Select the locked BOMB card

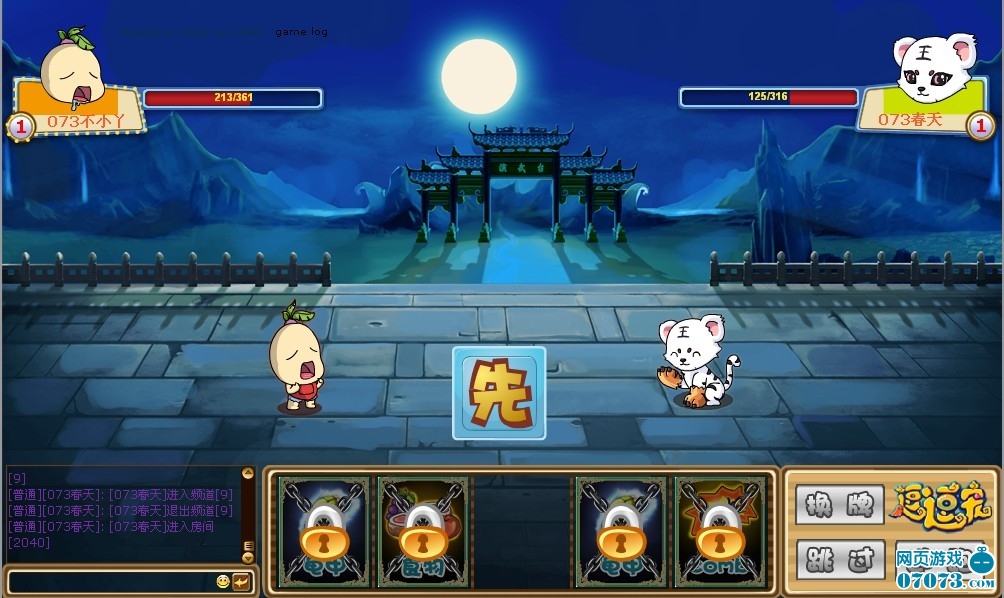[x=720, y=531]
